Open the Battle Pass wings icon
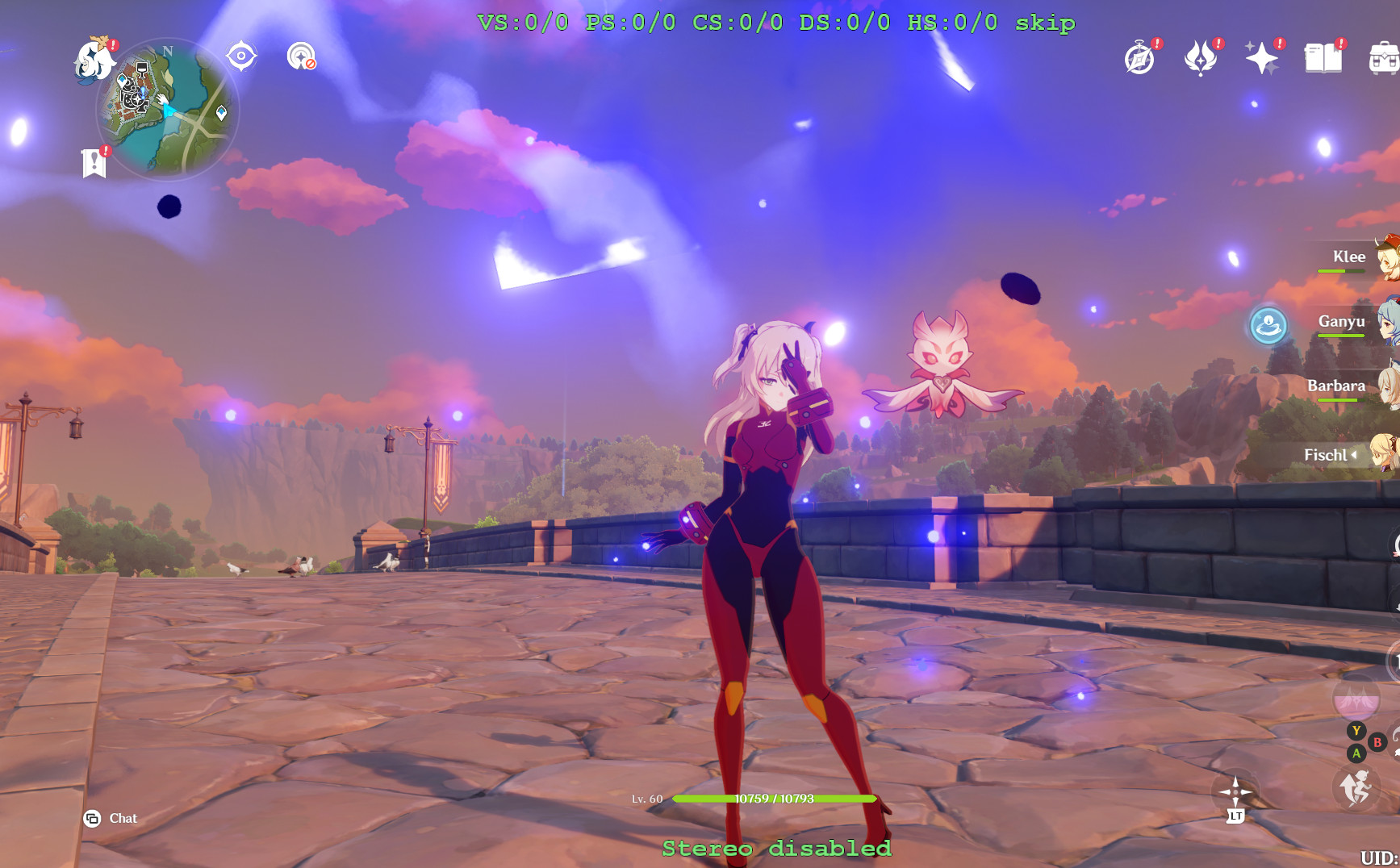Screen dimensions: 1400x868 [x=1201, y=58]
